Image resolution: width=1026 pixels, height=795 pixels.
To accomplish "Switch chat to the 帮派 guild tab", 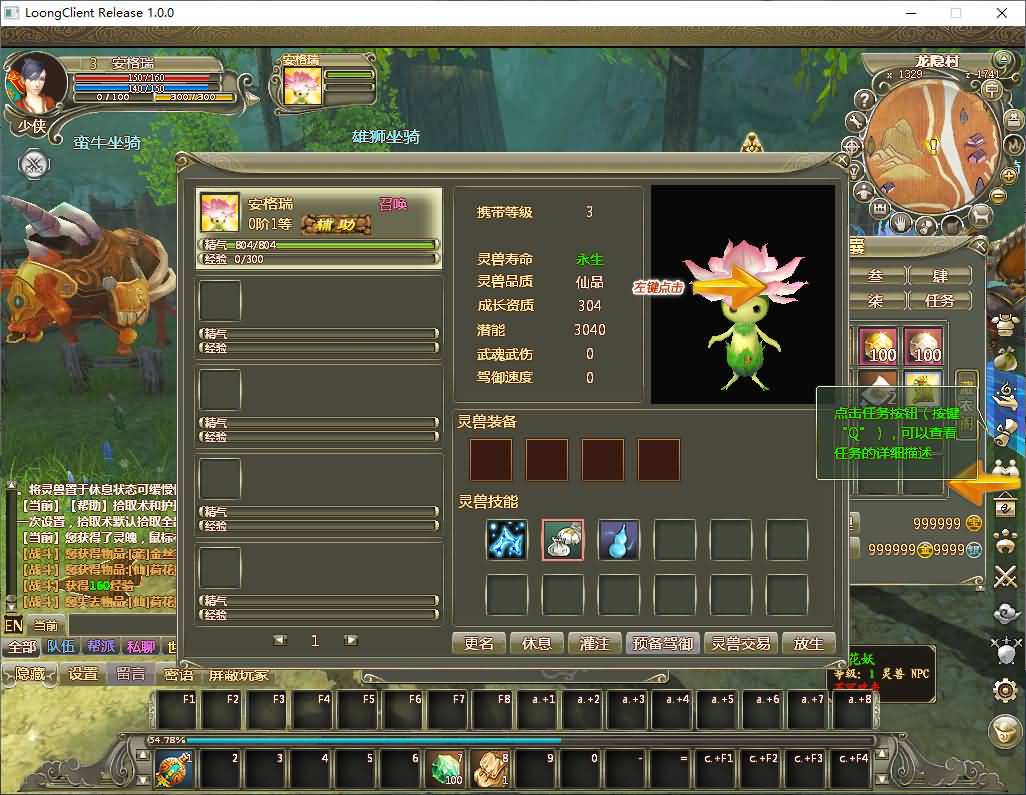I will point(101,647).
